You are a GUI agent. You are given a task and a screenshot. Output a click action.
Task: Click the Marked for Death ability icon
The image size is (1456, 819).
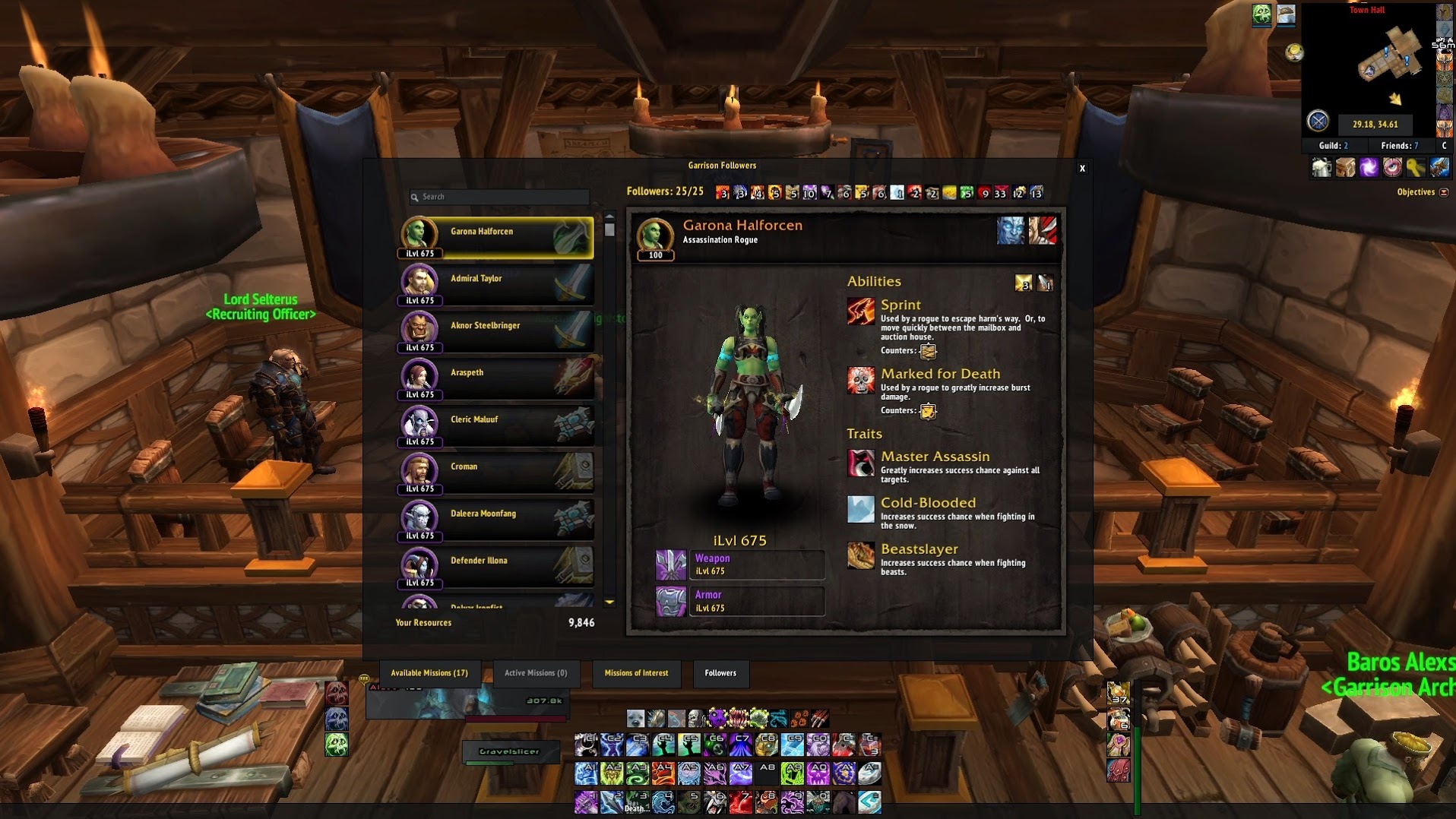pos(860,381)
